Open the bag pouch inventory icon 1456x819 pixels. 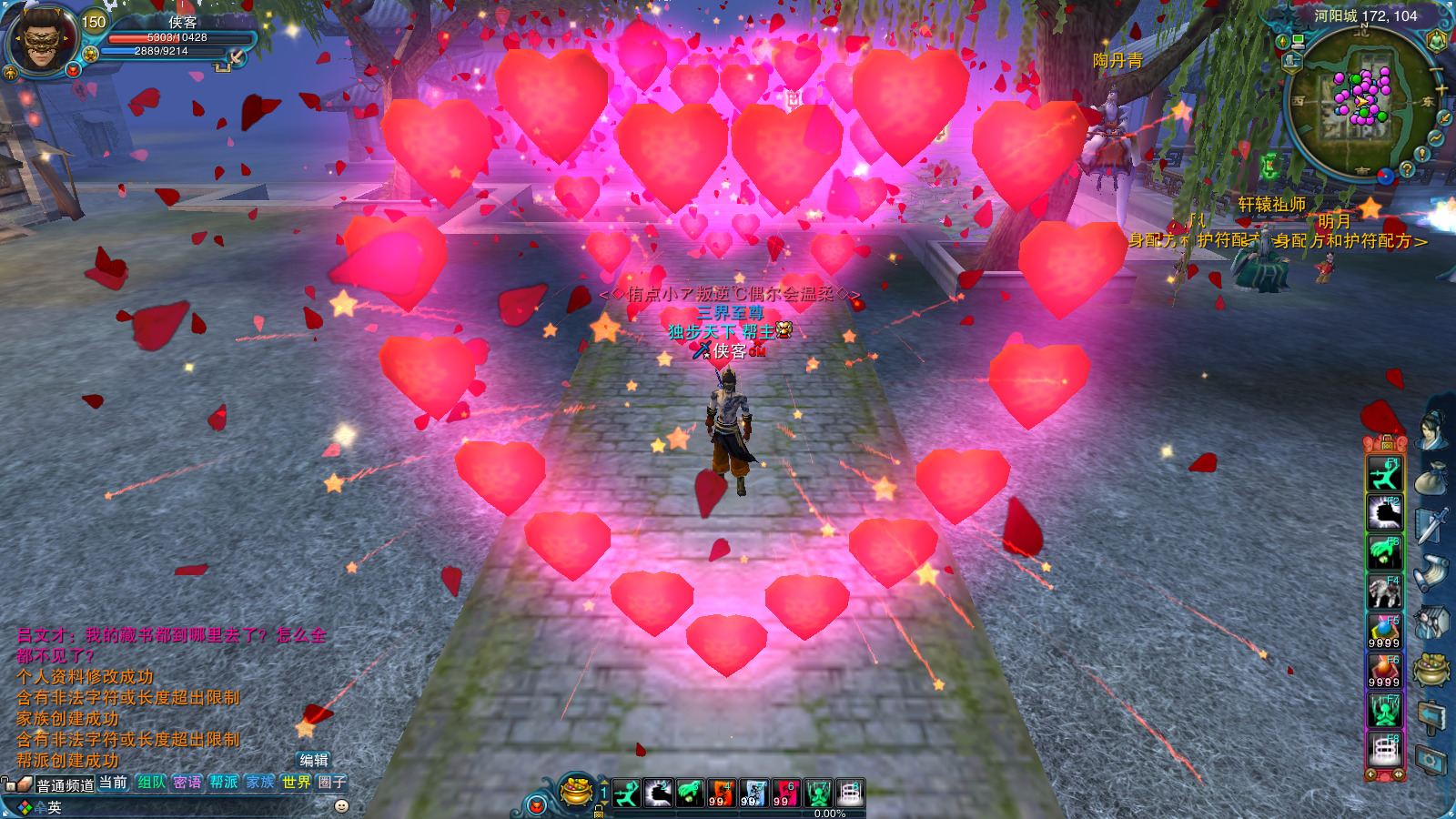1432,478
